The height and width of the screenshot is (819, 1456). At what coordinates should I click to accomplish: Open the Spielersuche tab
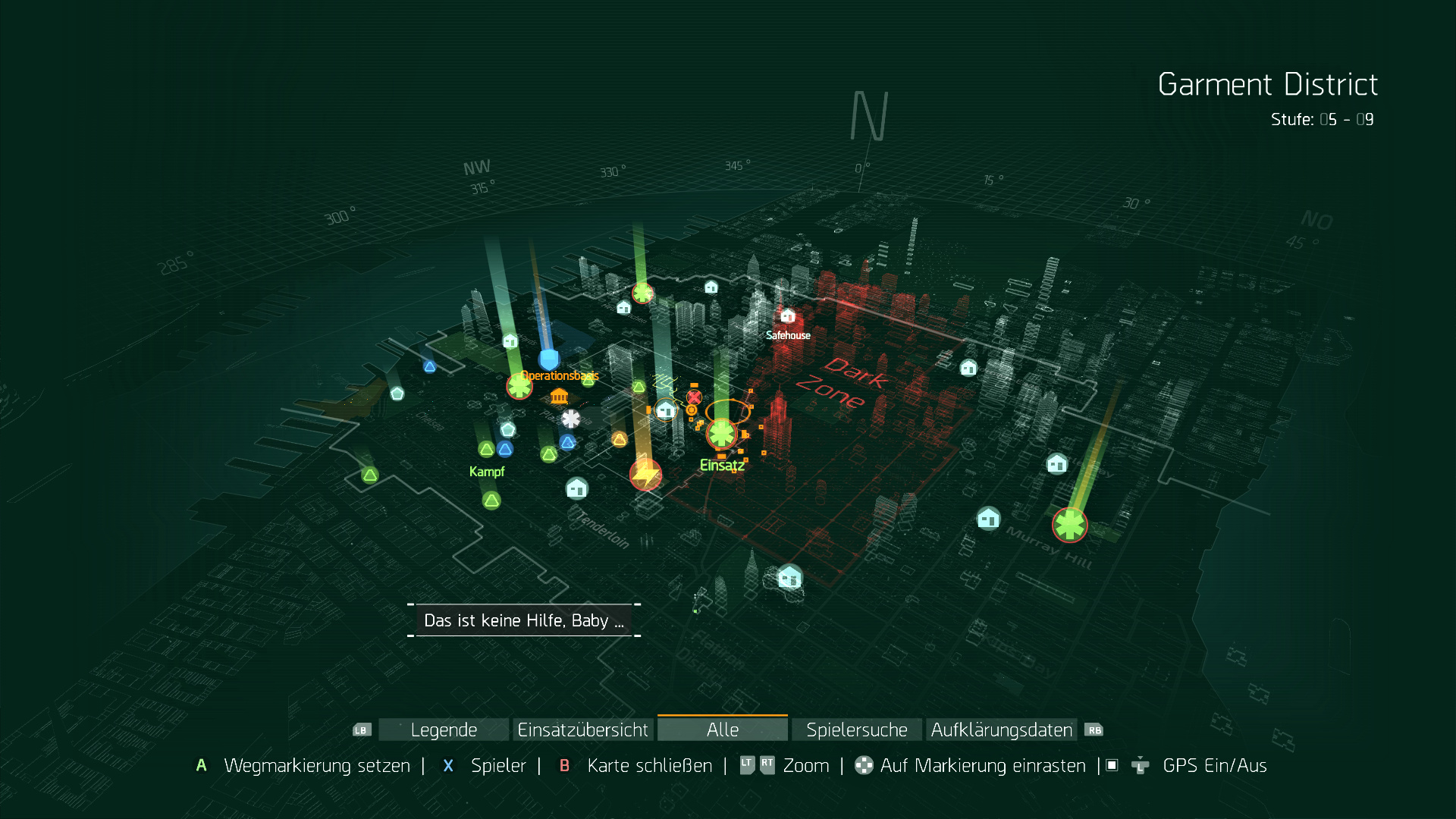tap(856, 730)
